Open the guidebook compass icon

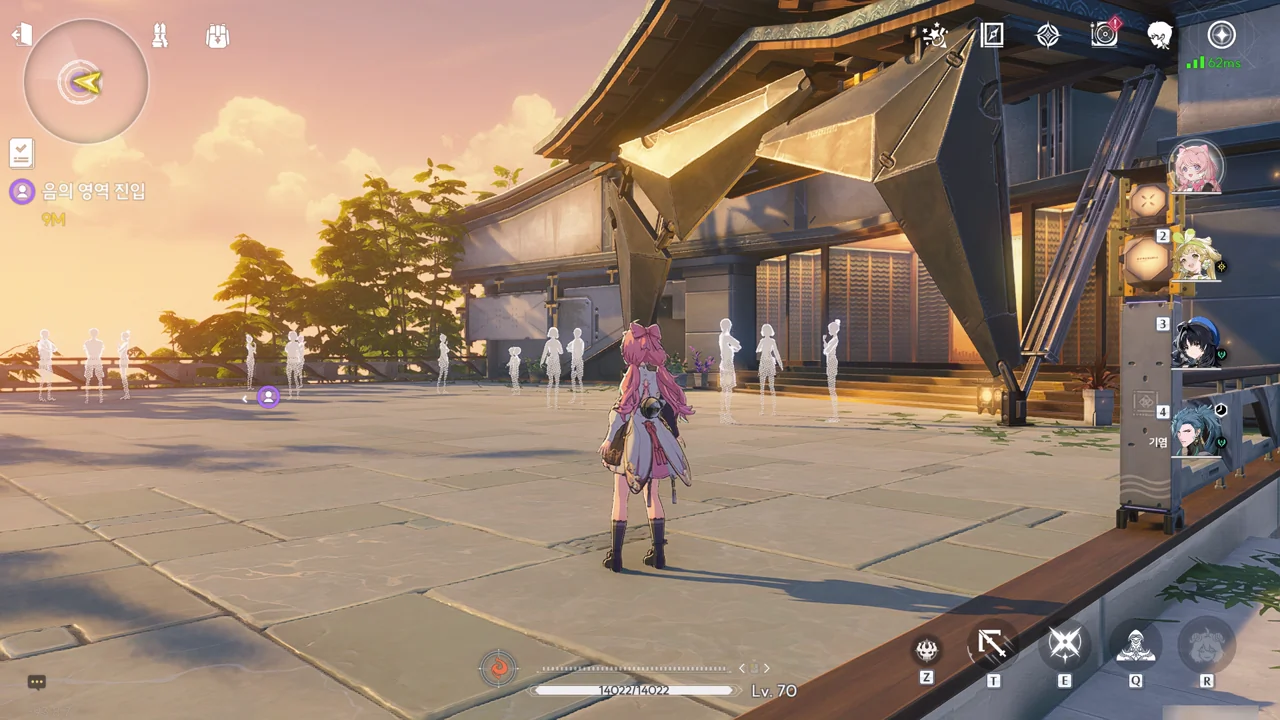pyautogui.click(x=991, y=36)
